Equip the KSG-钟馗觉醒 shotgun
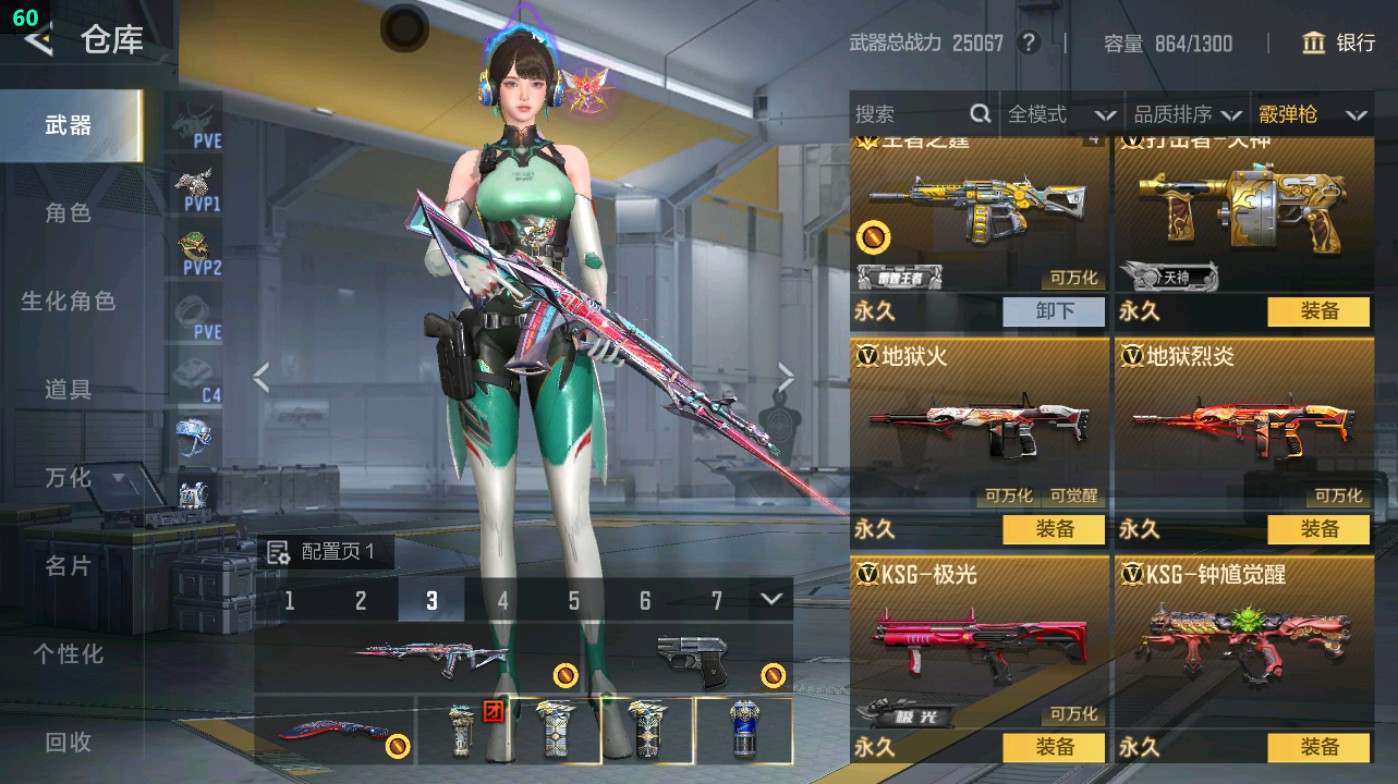 (1318, 747)
